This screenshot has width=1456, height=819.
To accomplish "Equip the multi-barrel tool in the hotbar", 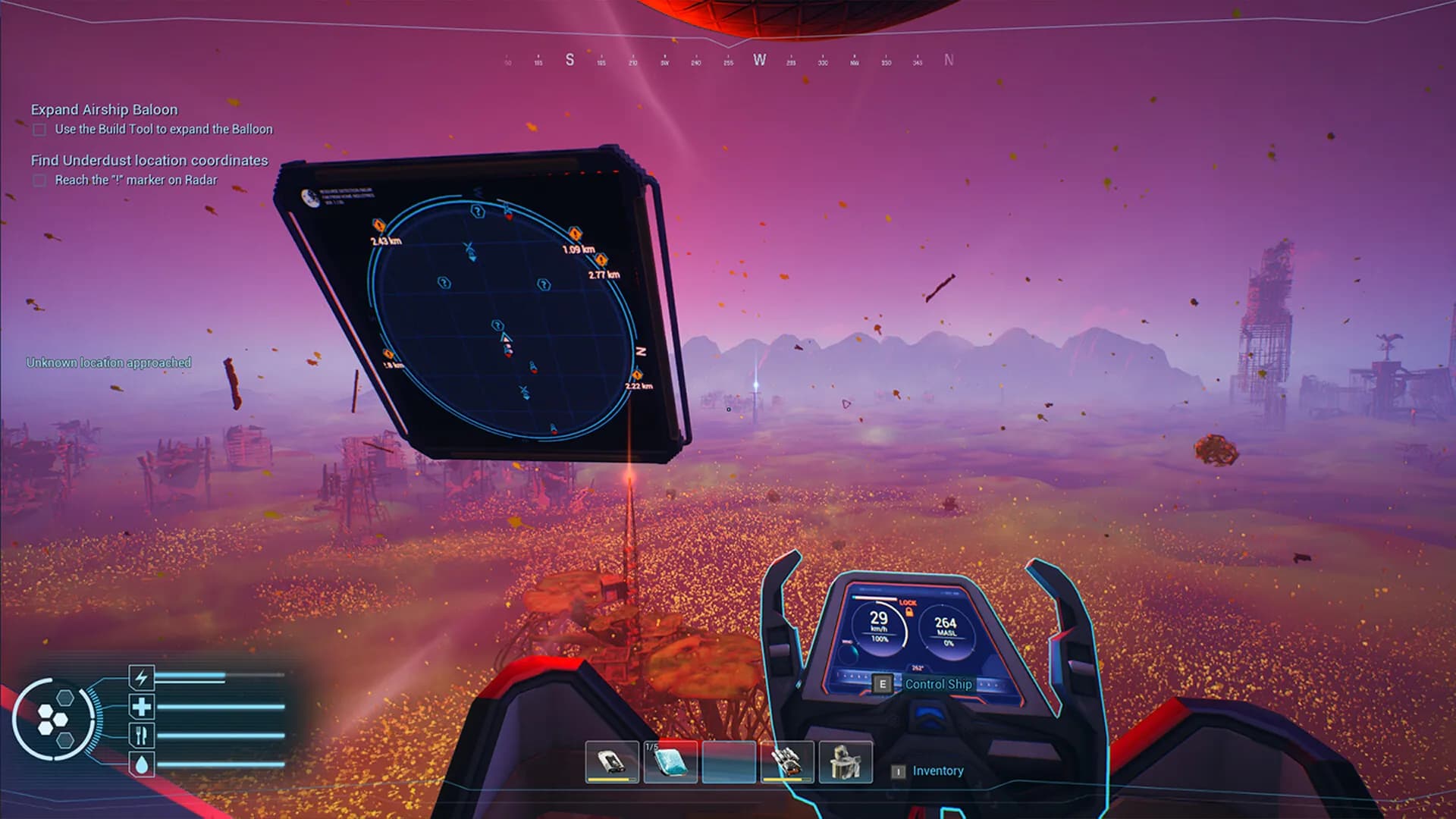I will point(787,762).
